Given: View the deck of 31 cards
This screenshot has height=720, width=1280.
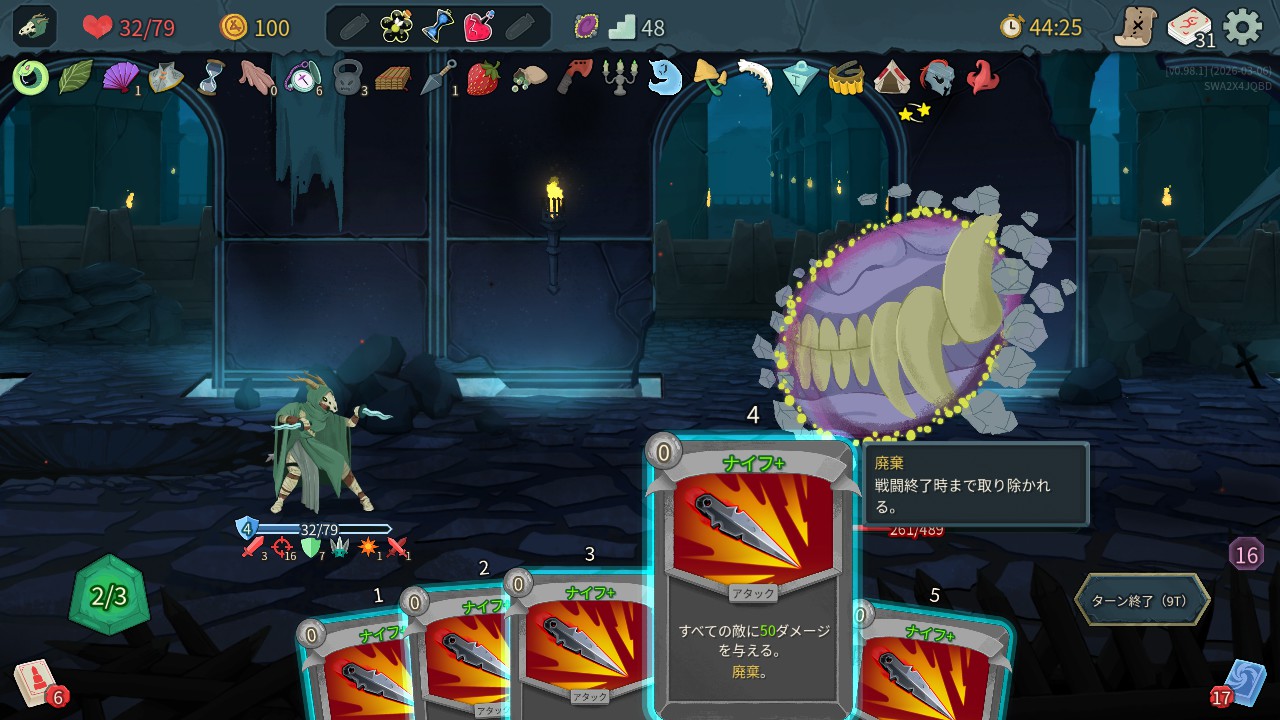Looking at the screenshot, I should pyautogui.click(x=1189, y=27).
